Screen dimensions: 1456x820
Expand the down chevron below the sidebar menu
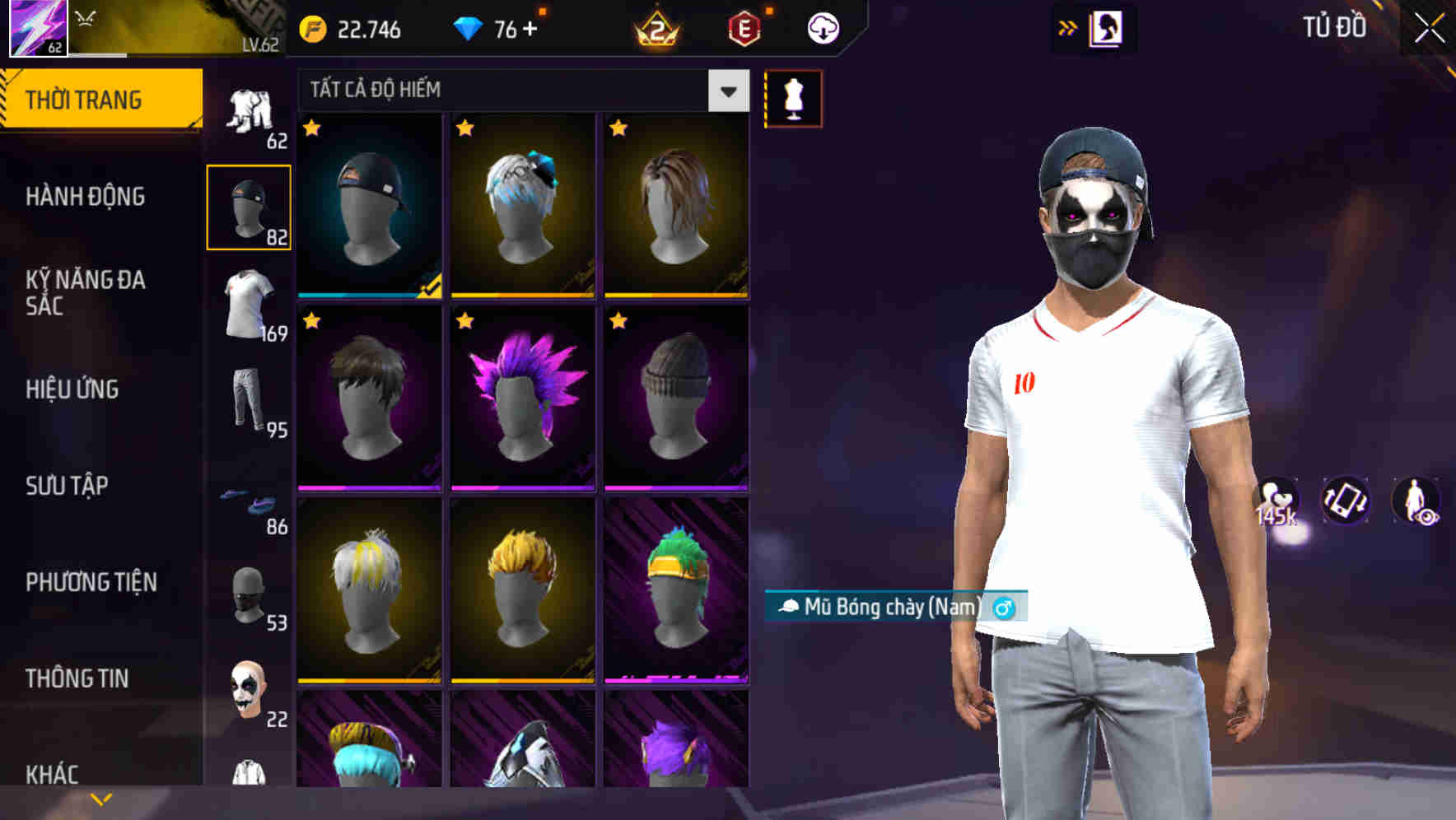point(101,799)
